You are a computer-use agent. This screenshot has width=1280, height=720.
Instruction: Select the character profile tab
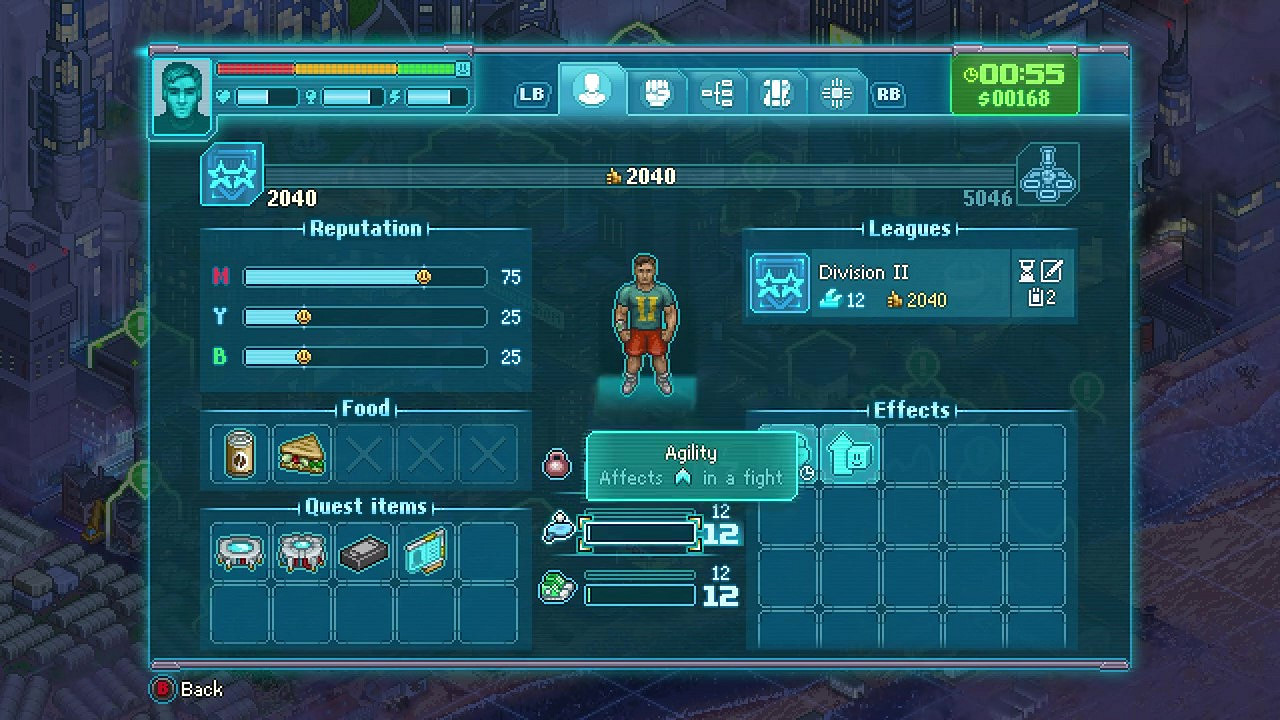[592, 90]
